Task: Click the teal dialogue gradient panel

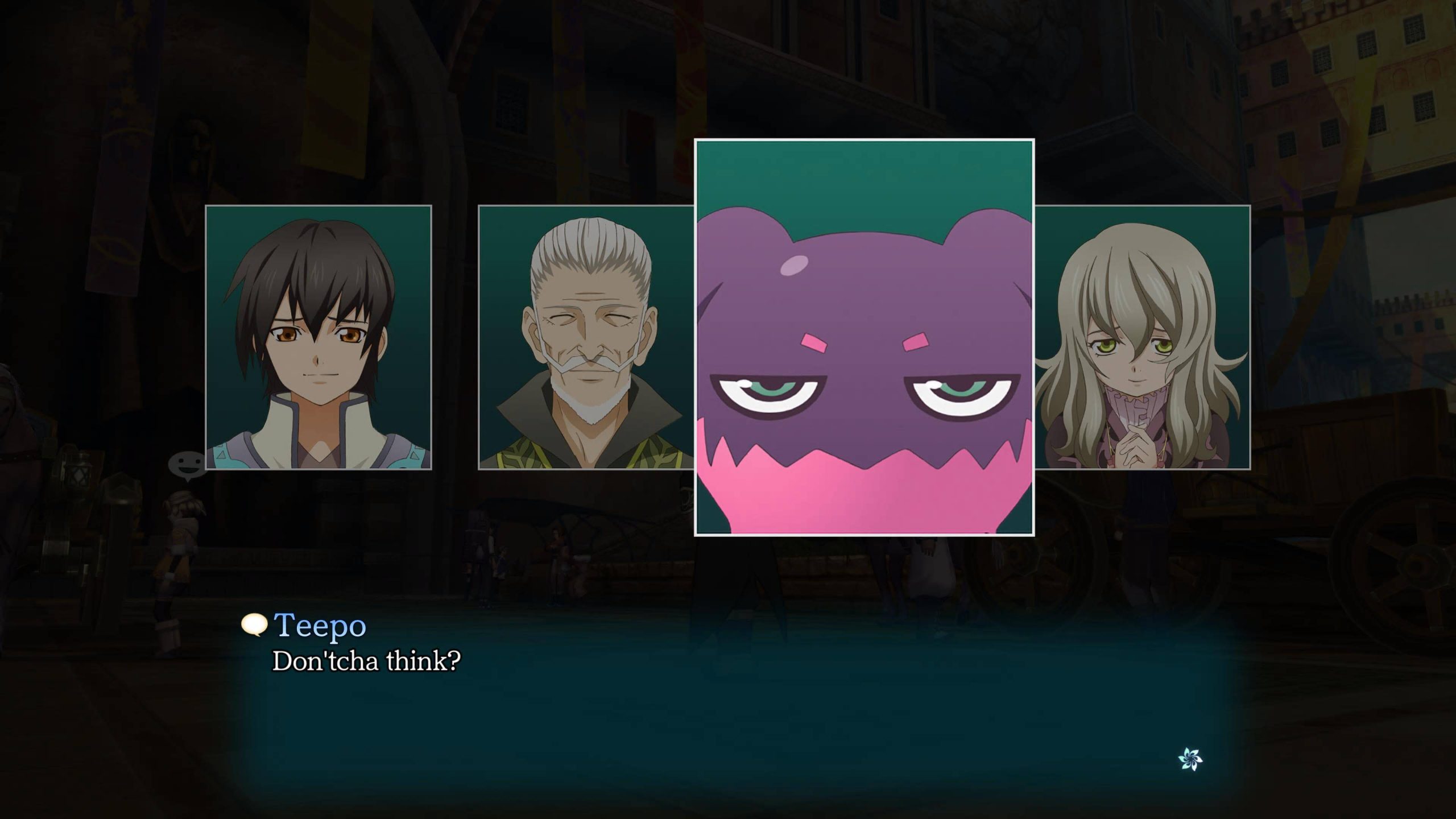Action: [728, 711]
